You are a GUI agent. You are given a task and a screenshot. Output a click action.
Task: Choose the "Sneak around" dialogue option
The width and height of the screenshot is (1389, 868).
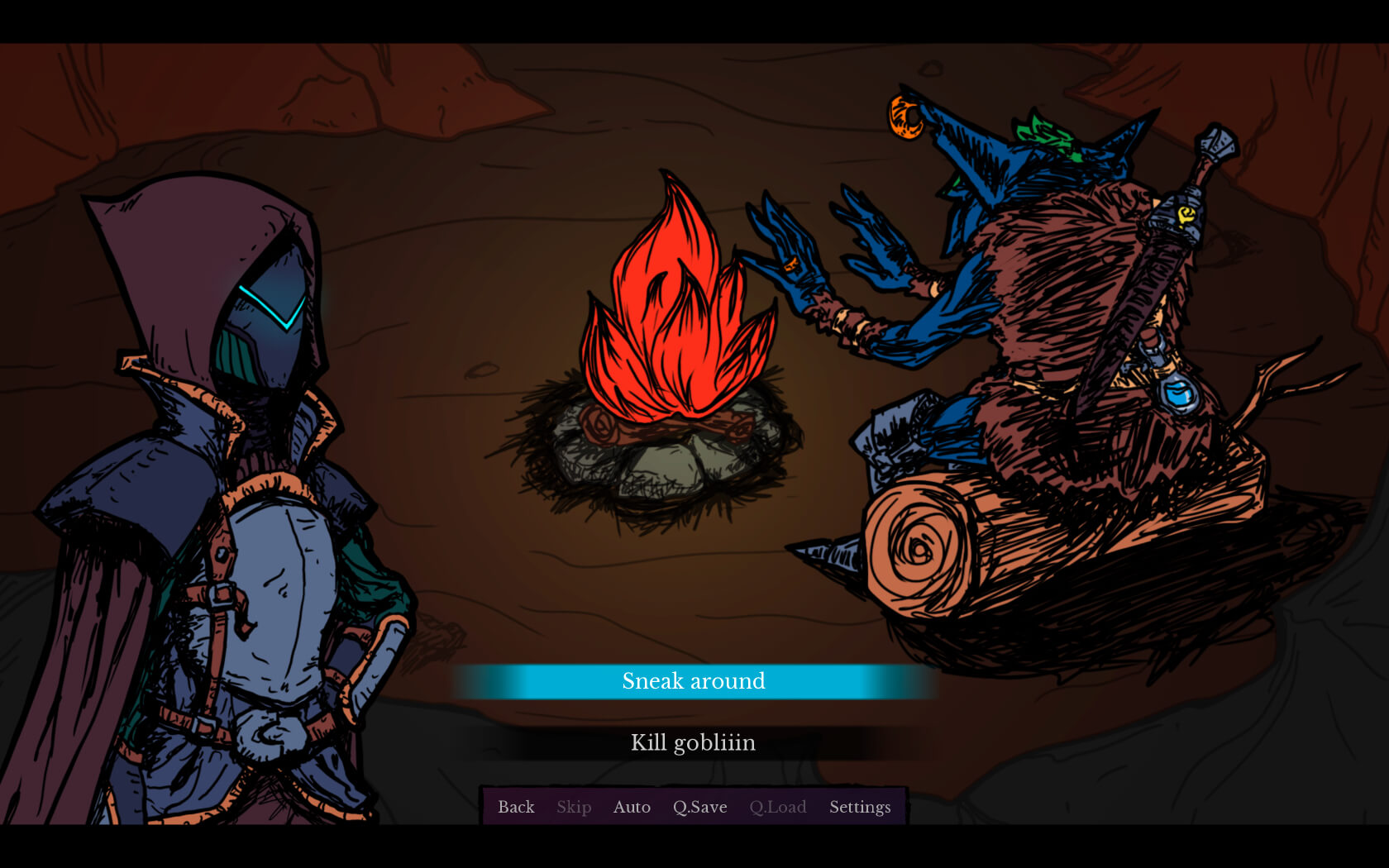coord(694,681)
